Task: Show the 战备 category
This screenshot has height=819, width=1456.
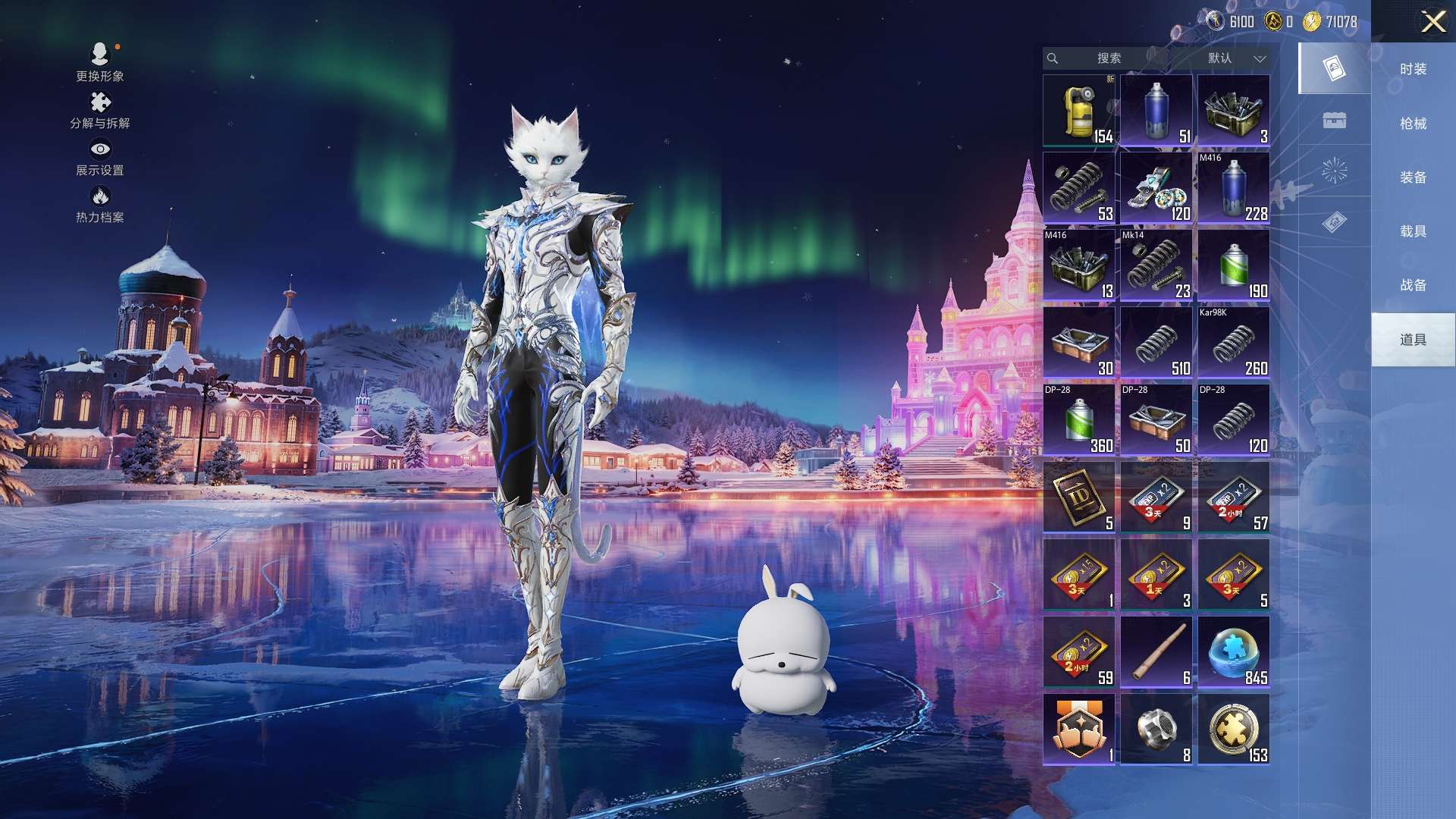Action: [1413, 285]
